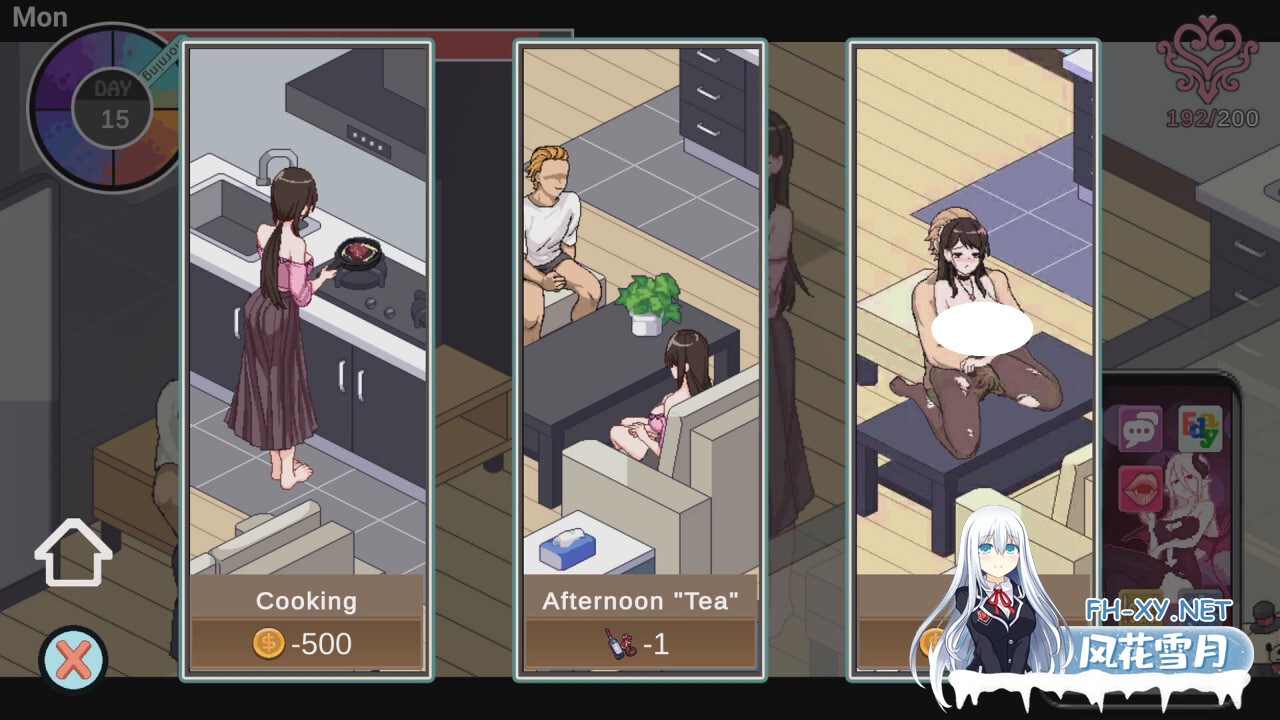Click the "Mon" weekday label

[42, 16]
